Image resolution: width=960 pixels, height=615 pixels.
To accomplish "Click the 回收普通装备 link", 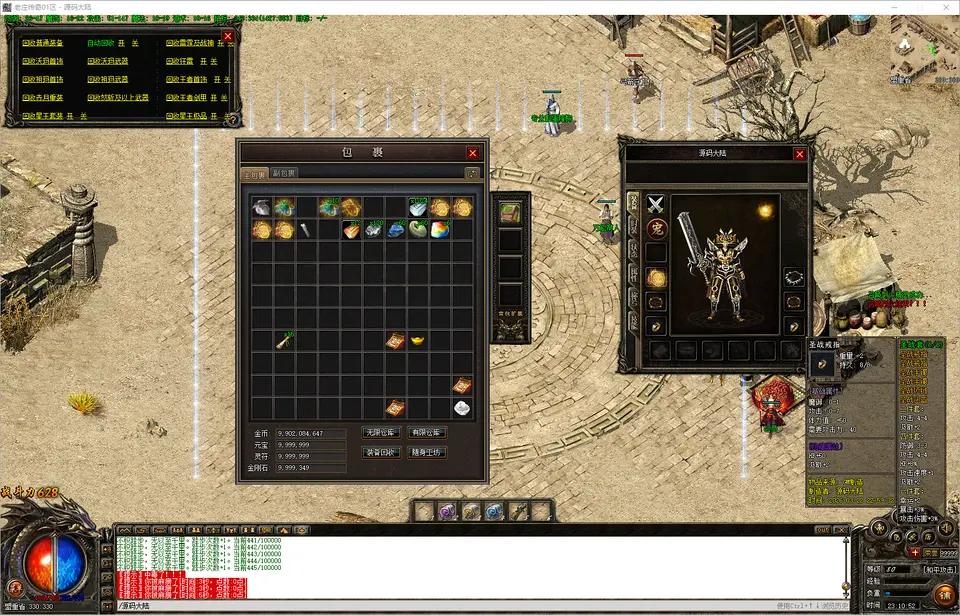I will (x=43, y=44).
